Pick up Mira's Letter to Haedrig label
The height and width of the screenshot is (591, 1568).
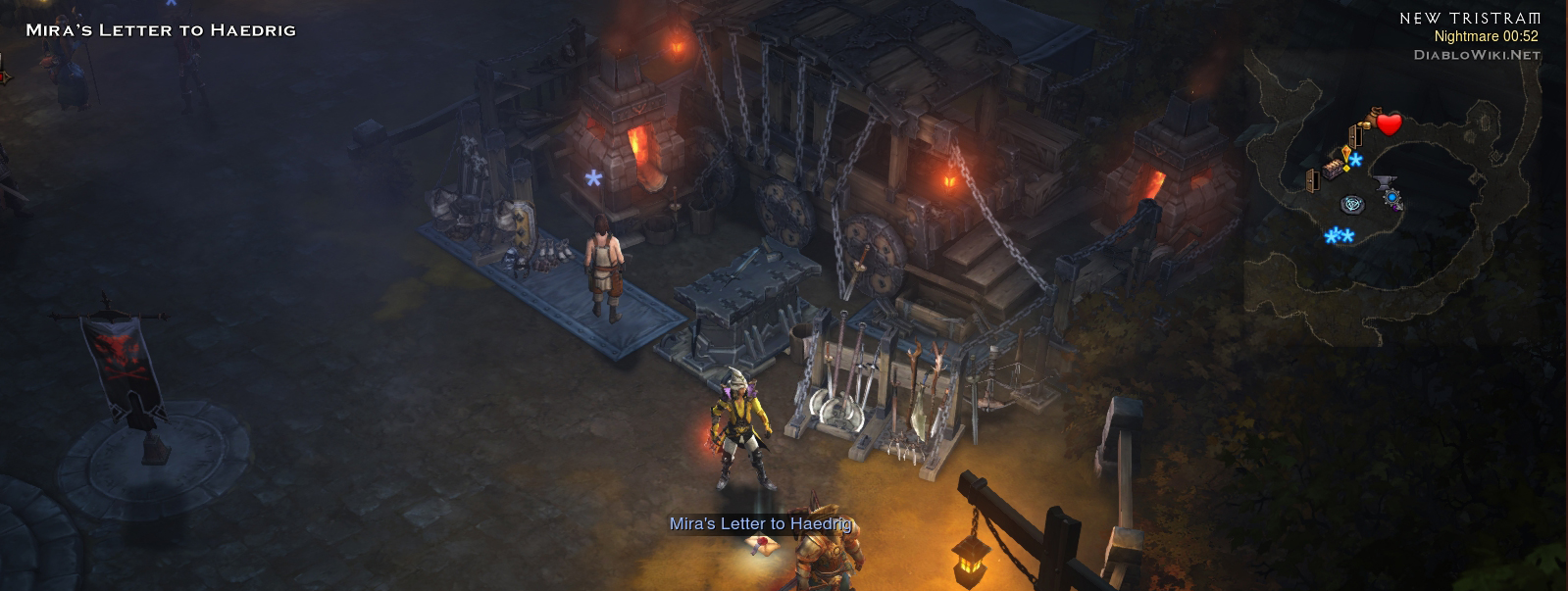[760, 524]
